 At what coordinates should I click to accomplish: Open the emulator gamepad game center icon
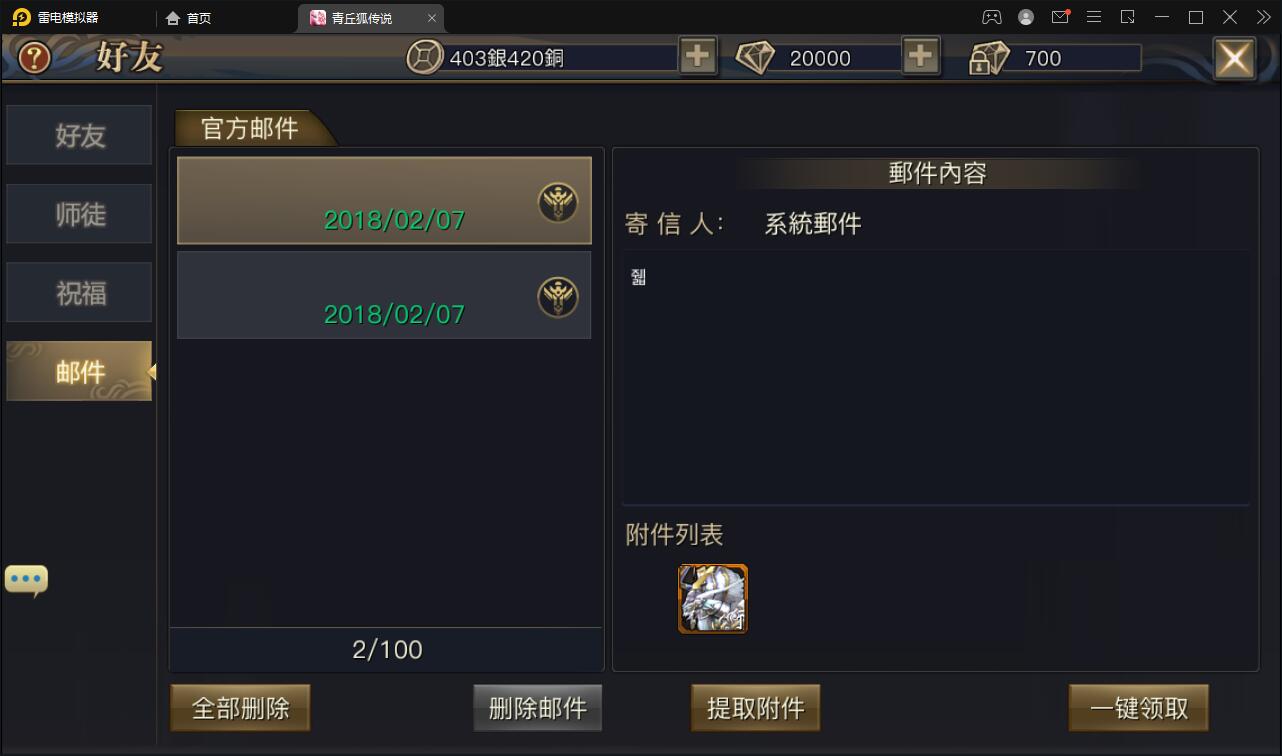[x=991, y=16]
